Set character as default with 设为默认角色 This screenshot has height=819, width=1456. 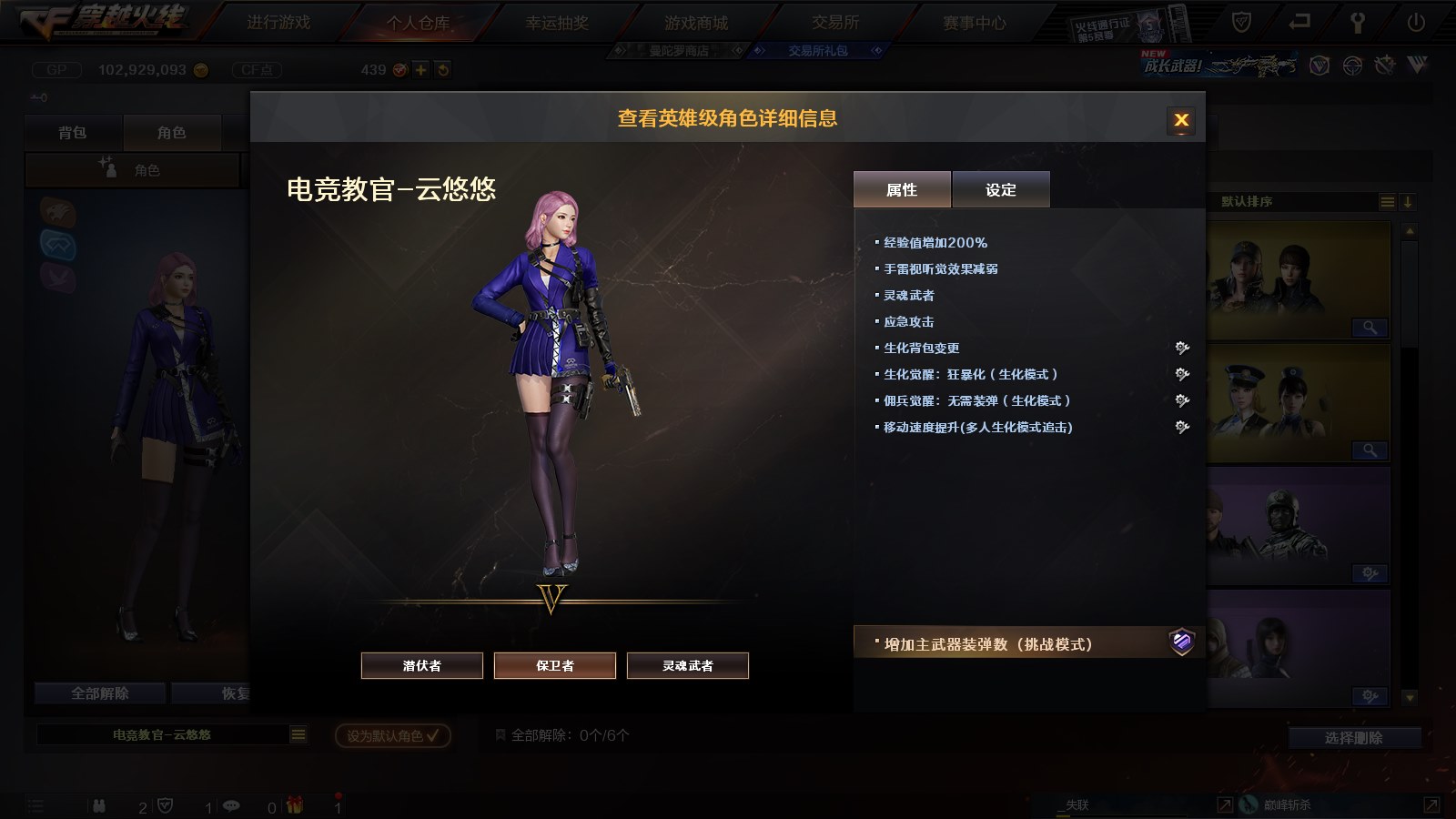click(392, 735)
